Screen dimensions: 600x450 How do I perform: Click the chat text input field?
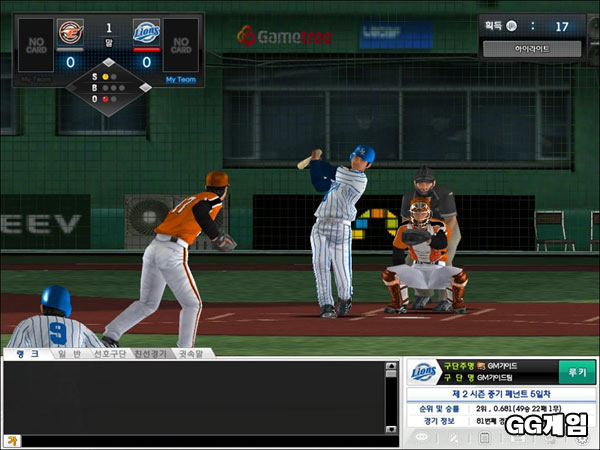(x=200, y=440)
